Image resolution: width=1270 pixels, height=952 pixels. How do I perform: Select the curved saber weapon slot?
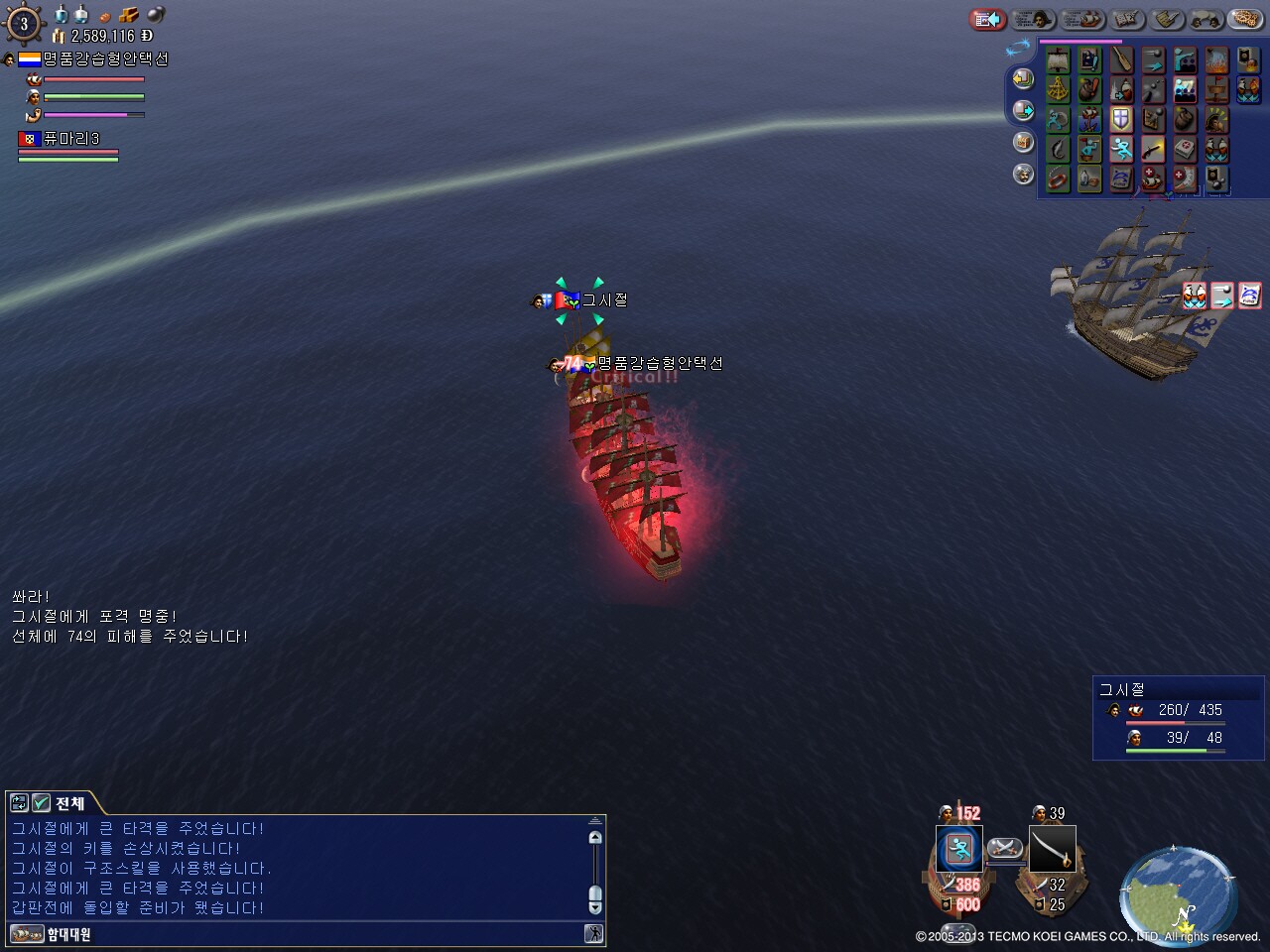tap(1052, 849)
